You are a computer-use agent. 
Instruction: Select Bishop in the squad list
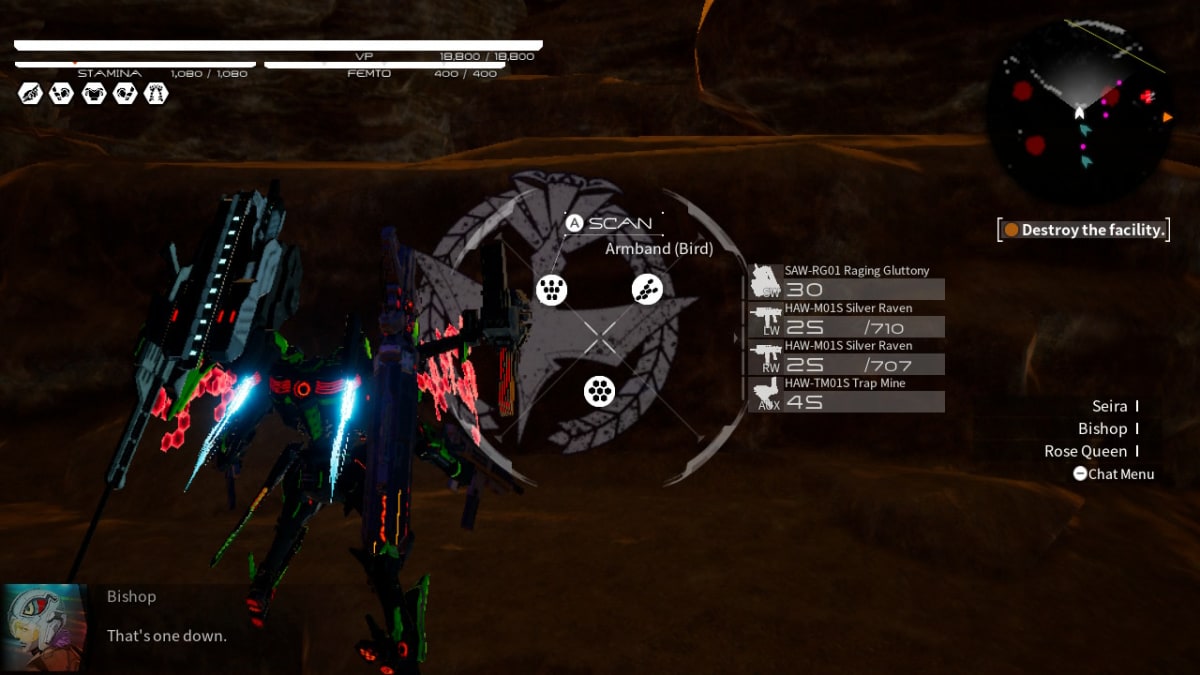point(1102,429)
